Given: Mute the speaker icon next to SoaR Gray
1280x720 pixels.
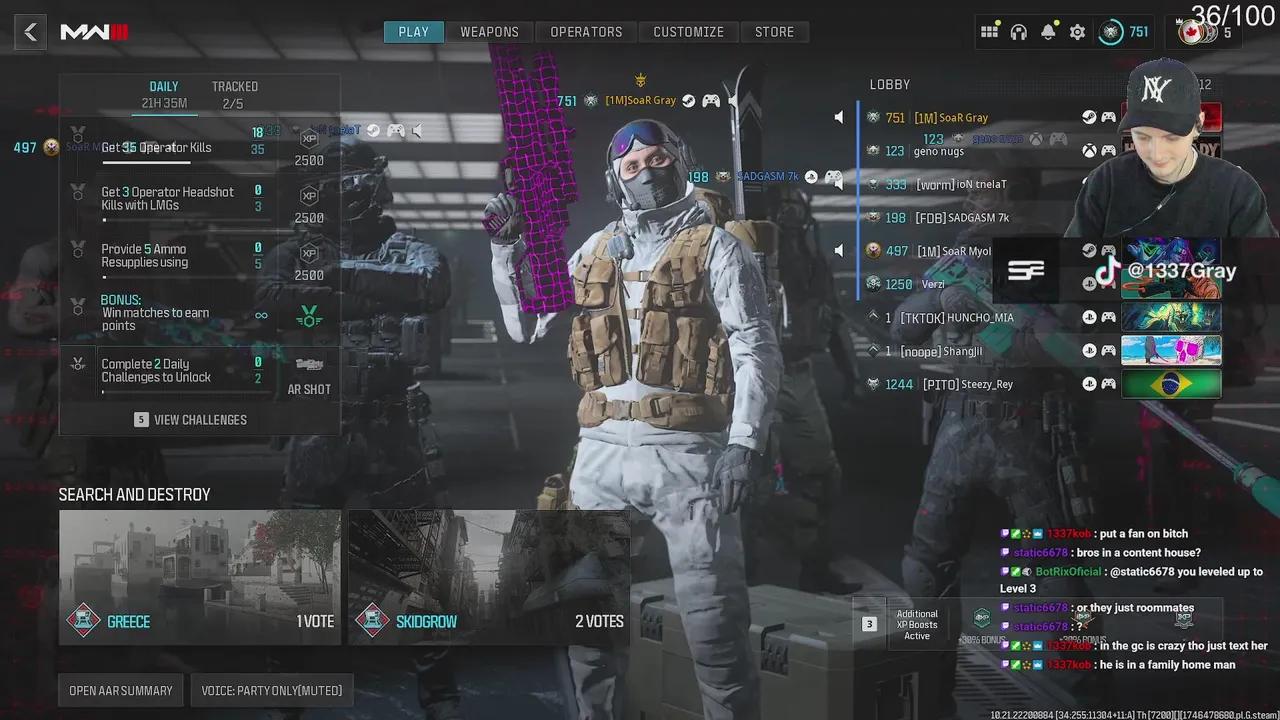Looking at the screenshot, I should (x=839, y=117).
